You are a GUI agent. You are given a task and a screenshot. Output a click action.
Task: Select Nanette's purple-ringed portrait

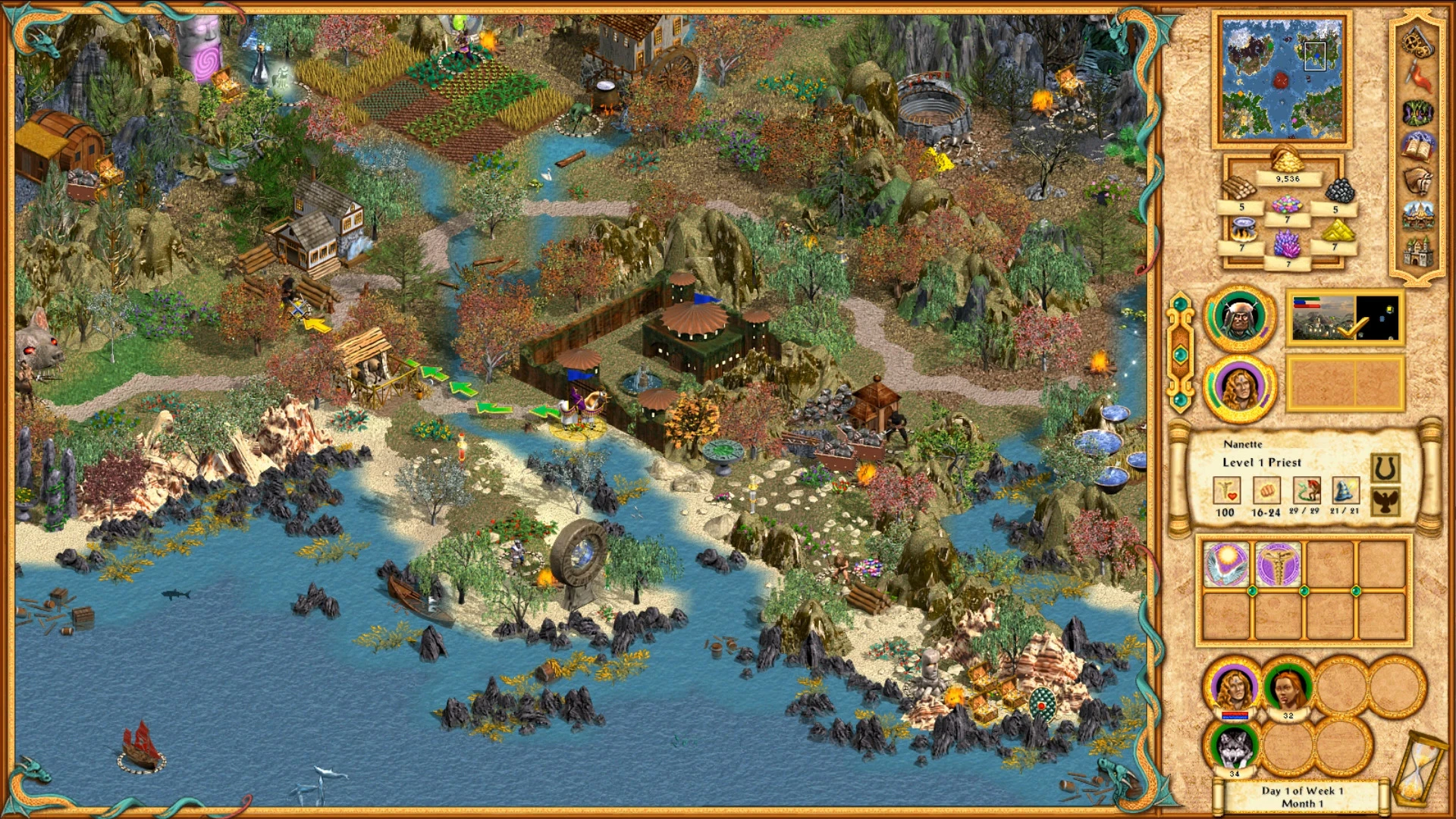[1241, 388]
